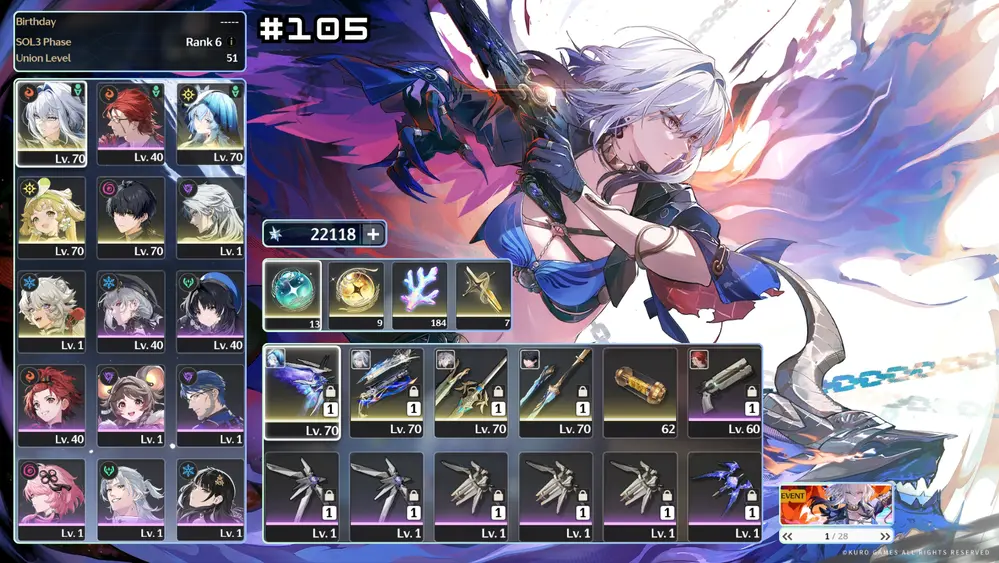The height and width of the screenshot is (563, 999).
Task: Select the white-haired Lv. 70 character portrait
Action: point(51,123)
